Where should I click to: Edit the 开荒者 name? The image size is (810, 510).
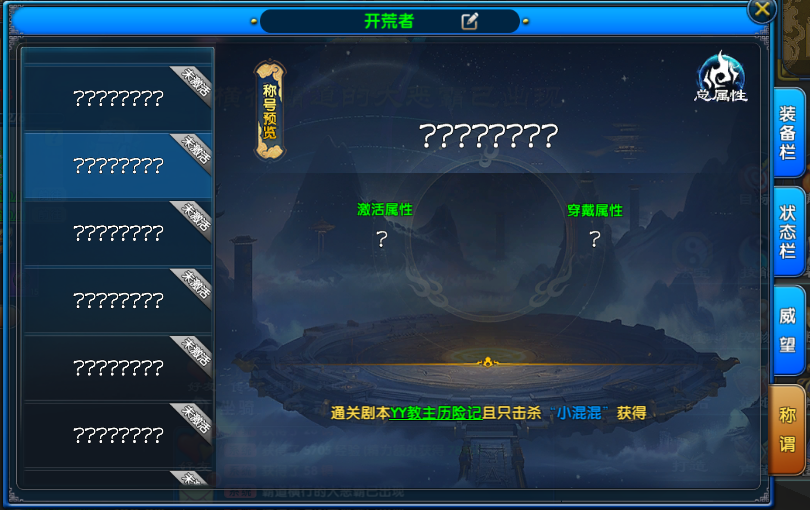tap(469, 21)
